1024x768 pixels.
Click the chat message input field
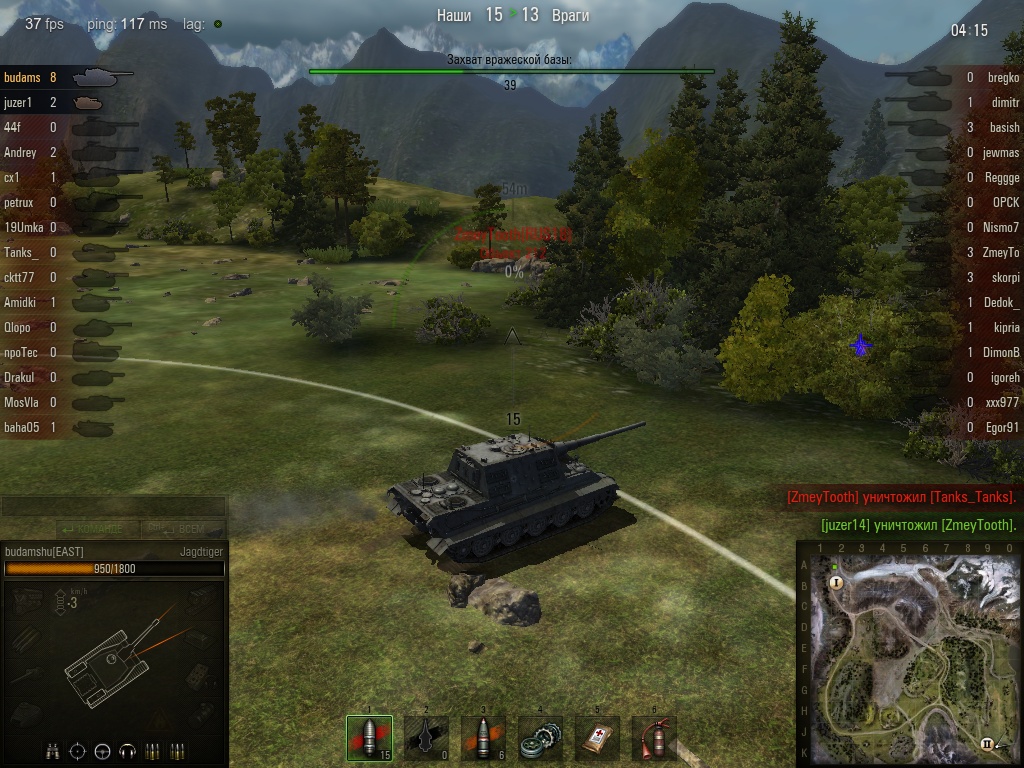[x=114, y=506]
